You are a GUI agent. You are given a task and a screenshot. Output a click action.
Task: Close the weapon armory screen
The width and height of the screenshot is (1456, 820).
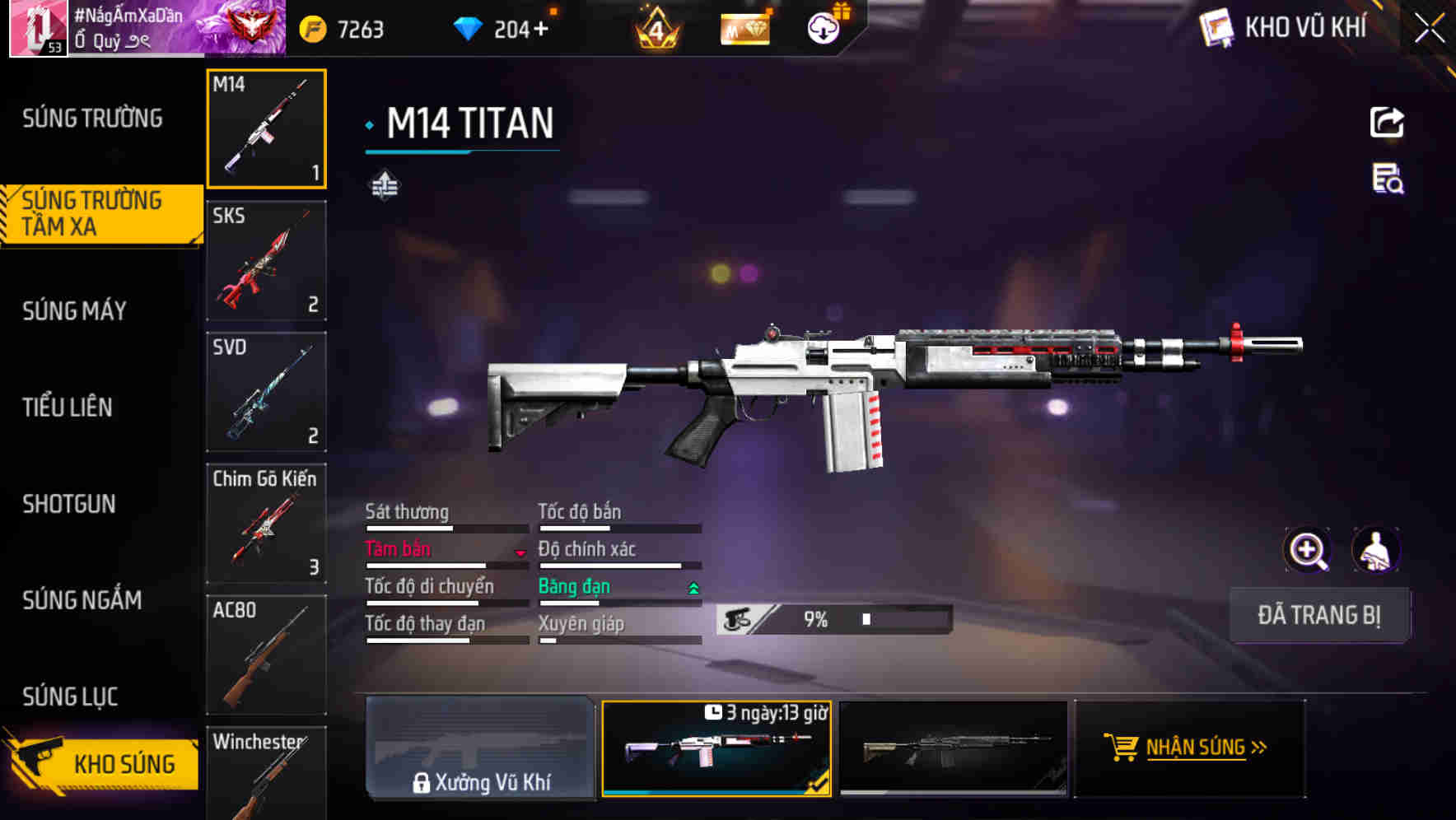1430,29
